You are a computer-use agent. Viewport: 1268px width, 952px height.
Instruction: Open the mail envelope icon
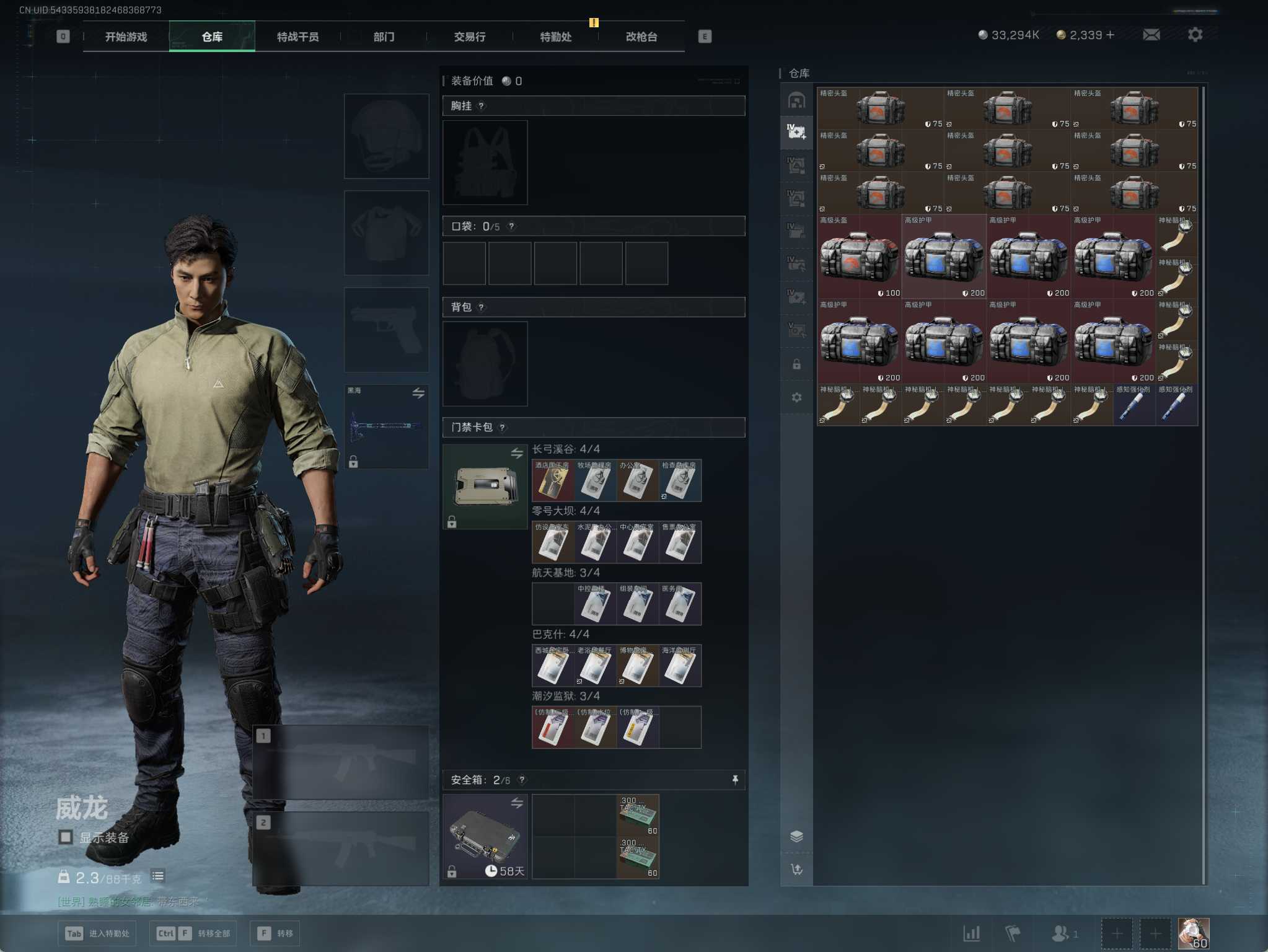pyautogui.click(x=1151, y=35)
